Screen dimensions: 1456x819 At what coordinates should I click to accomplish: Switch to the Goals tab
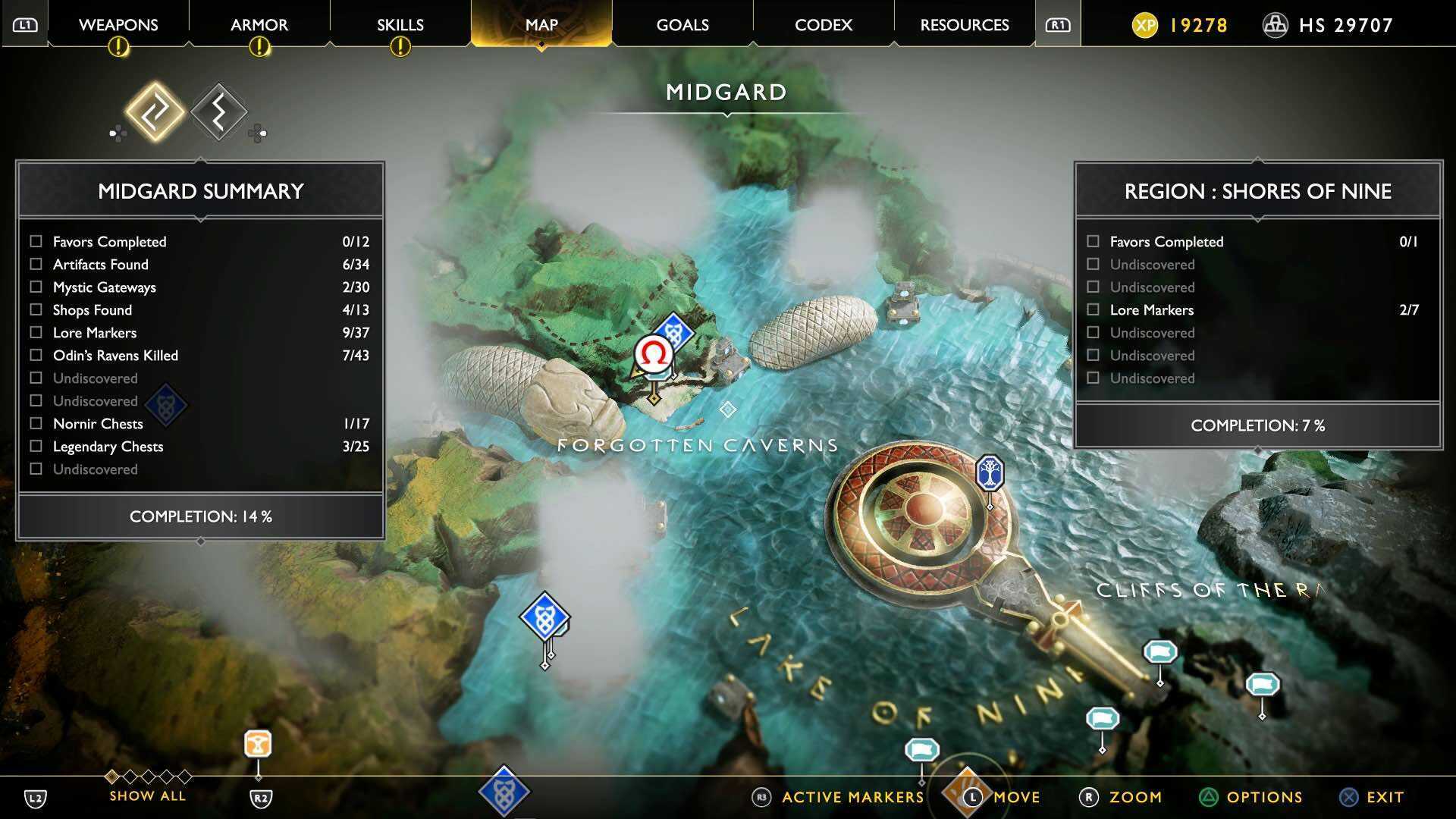681,24
